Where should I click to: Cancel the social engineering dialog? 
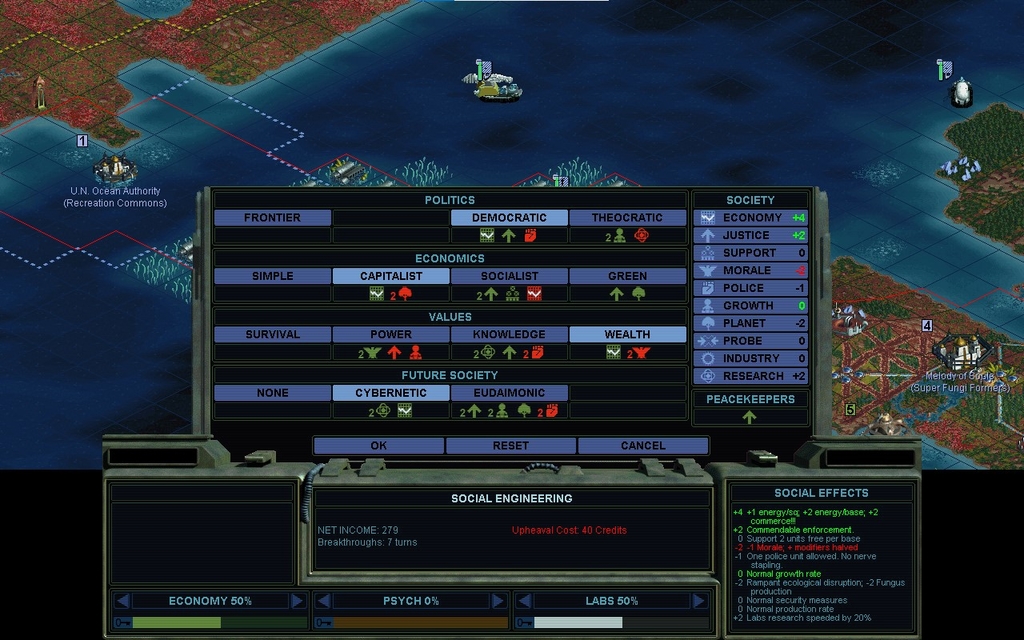(x=643, y=446)
